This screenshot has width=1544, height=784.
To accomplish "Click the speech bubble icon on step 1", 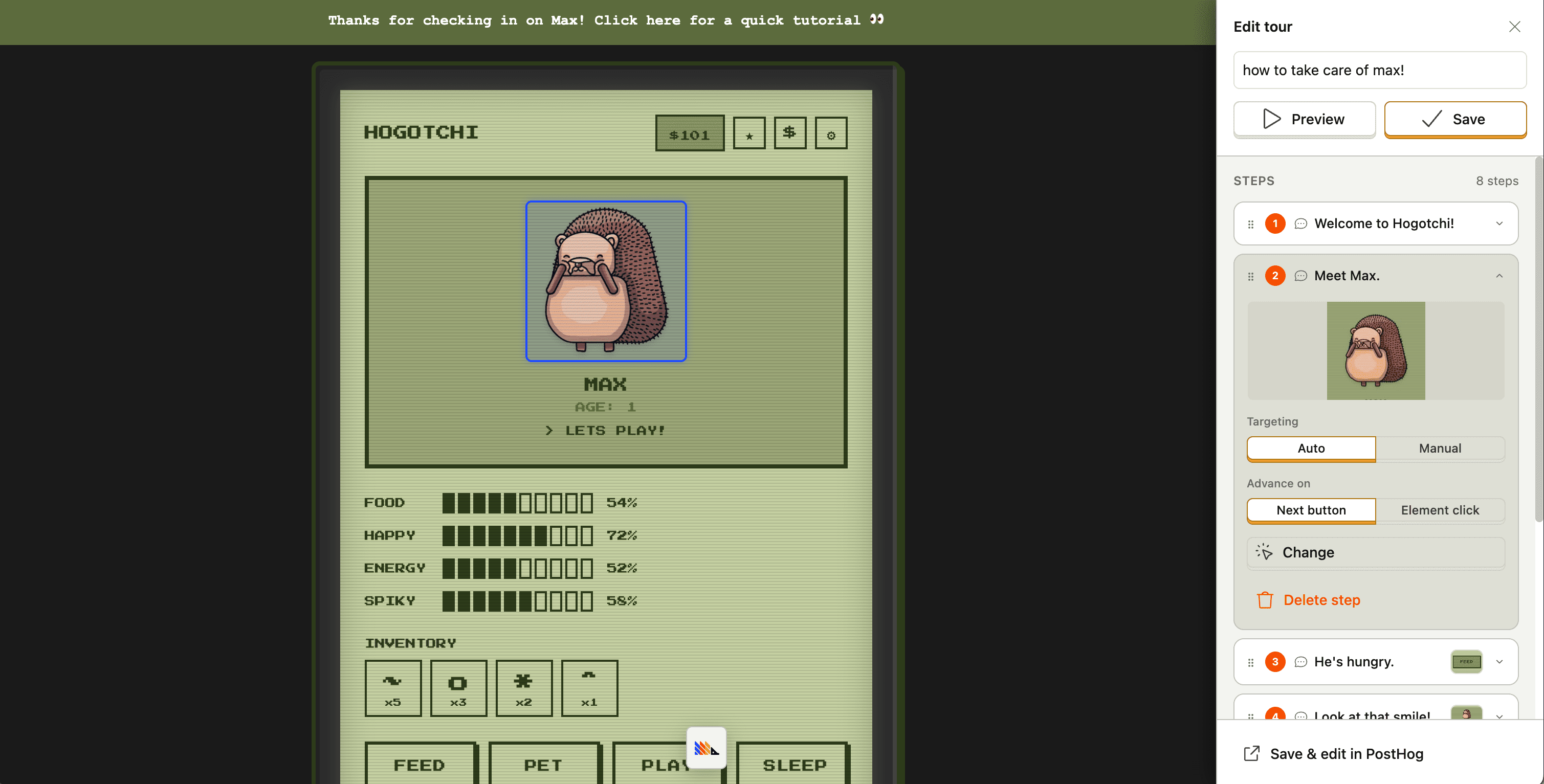I will click(1300, 223).
